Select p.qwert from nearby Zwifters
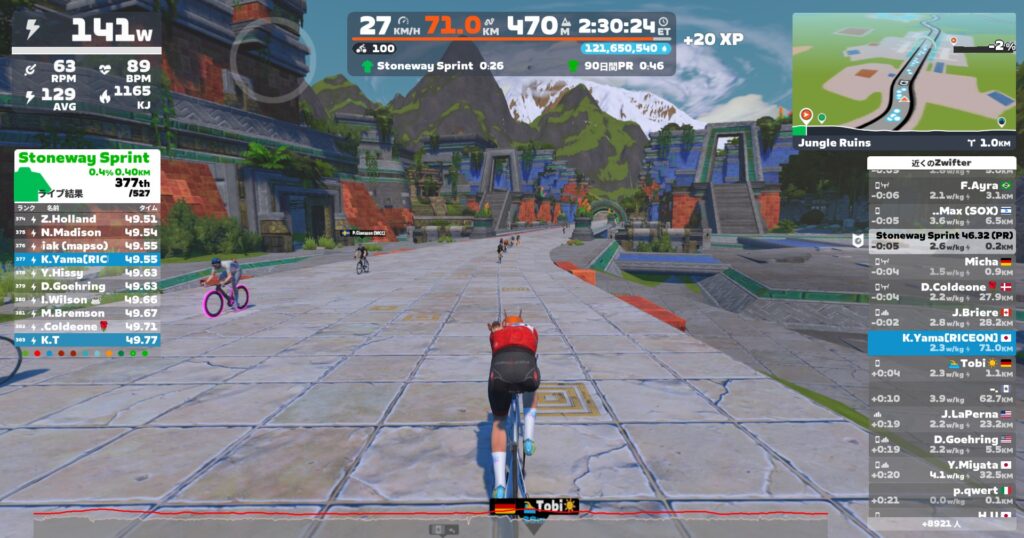The height and width of the screenshot is (538, 1024). tap(942, 495)
